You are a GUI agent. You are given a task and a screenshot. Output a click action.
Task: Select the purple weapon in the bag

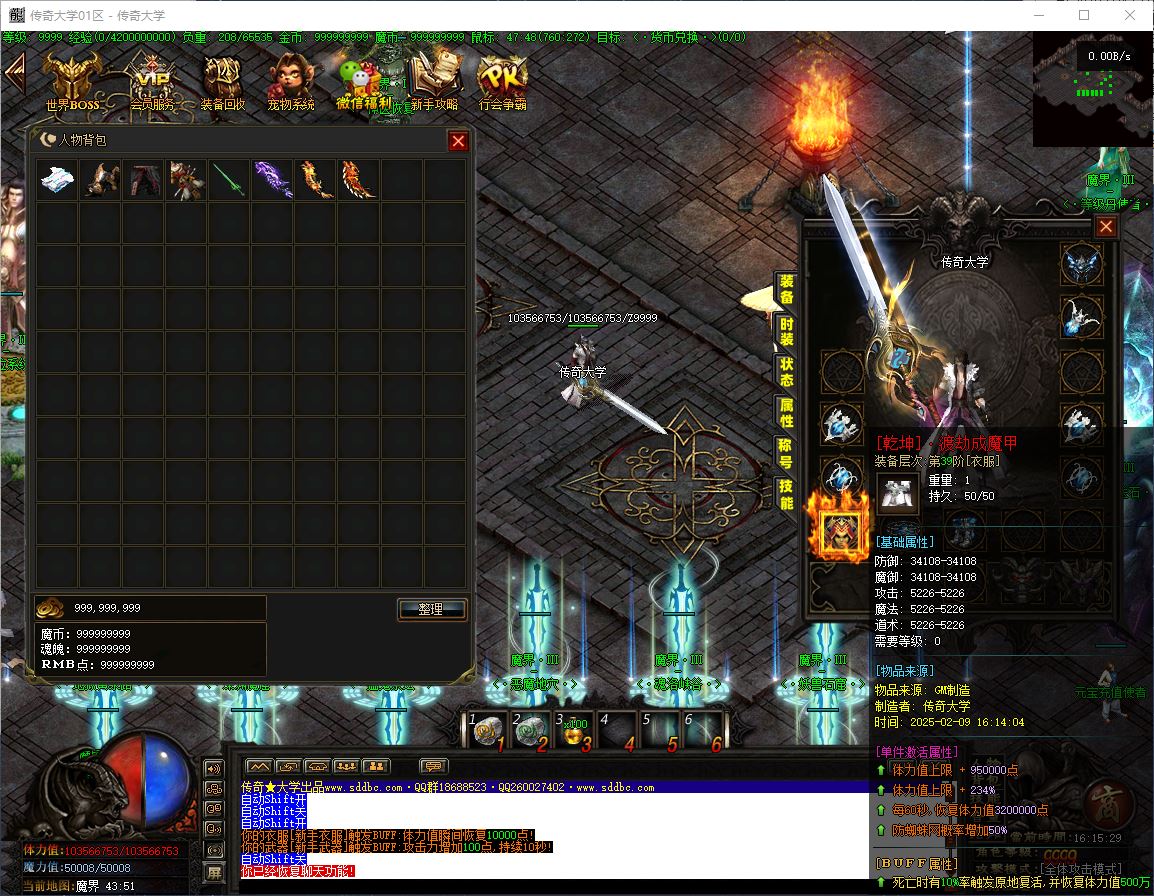[x=272, y=180]
